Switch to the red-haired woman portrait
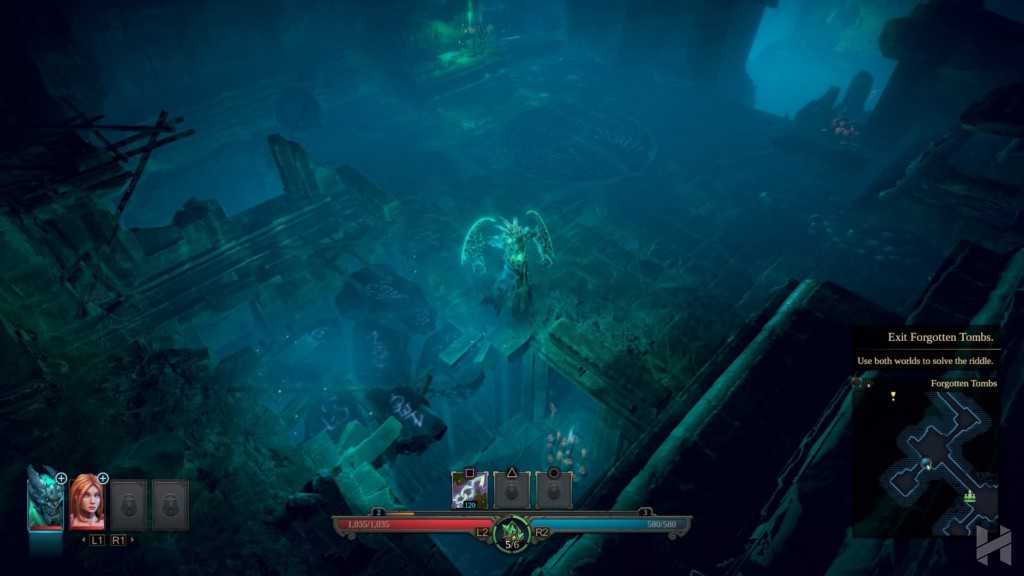1024x576 pixels. pos(87,502)
